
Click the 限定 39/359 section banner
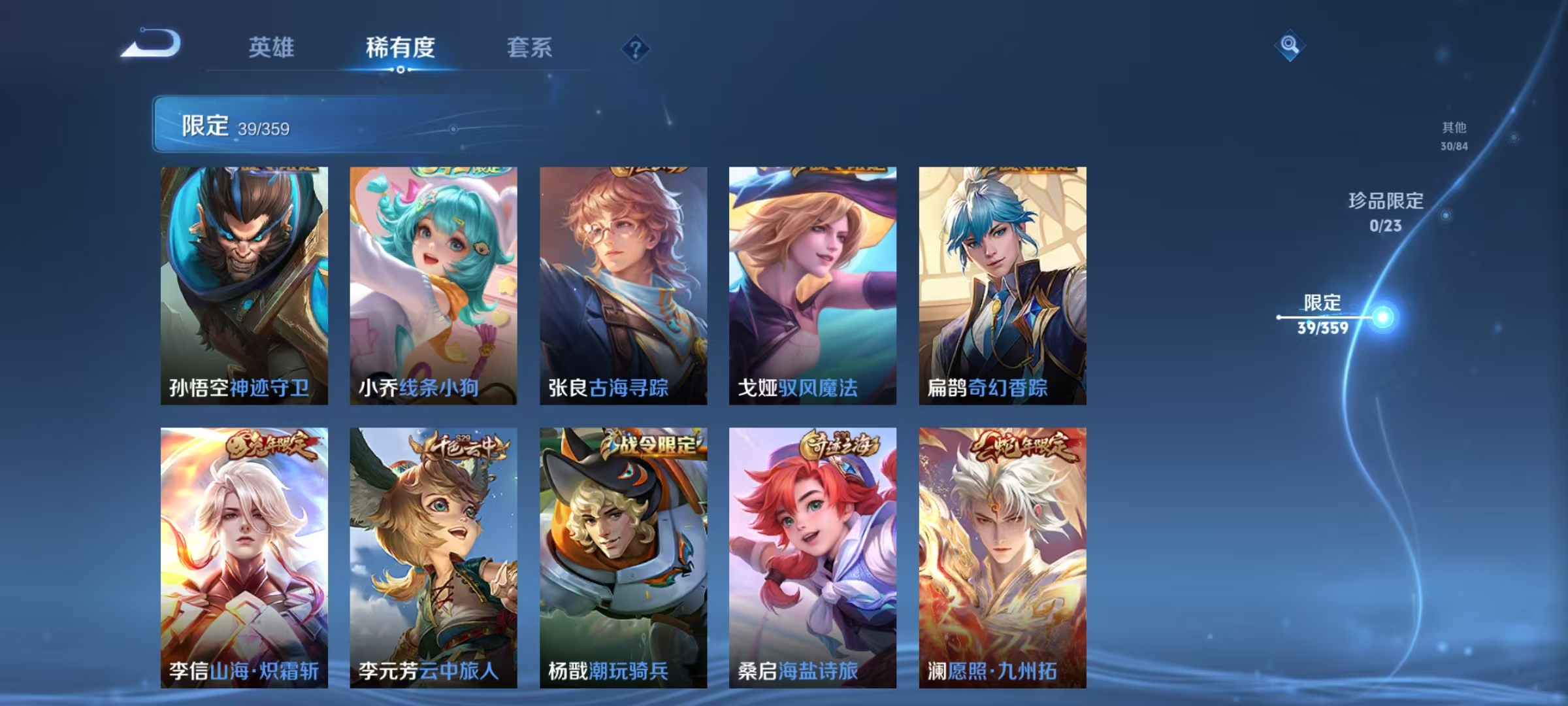coord(307,124)
